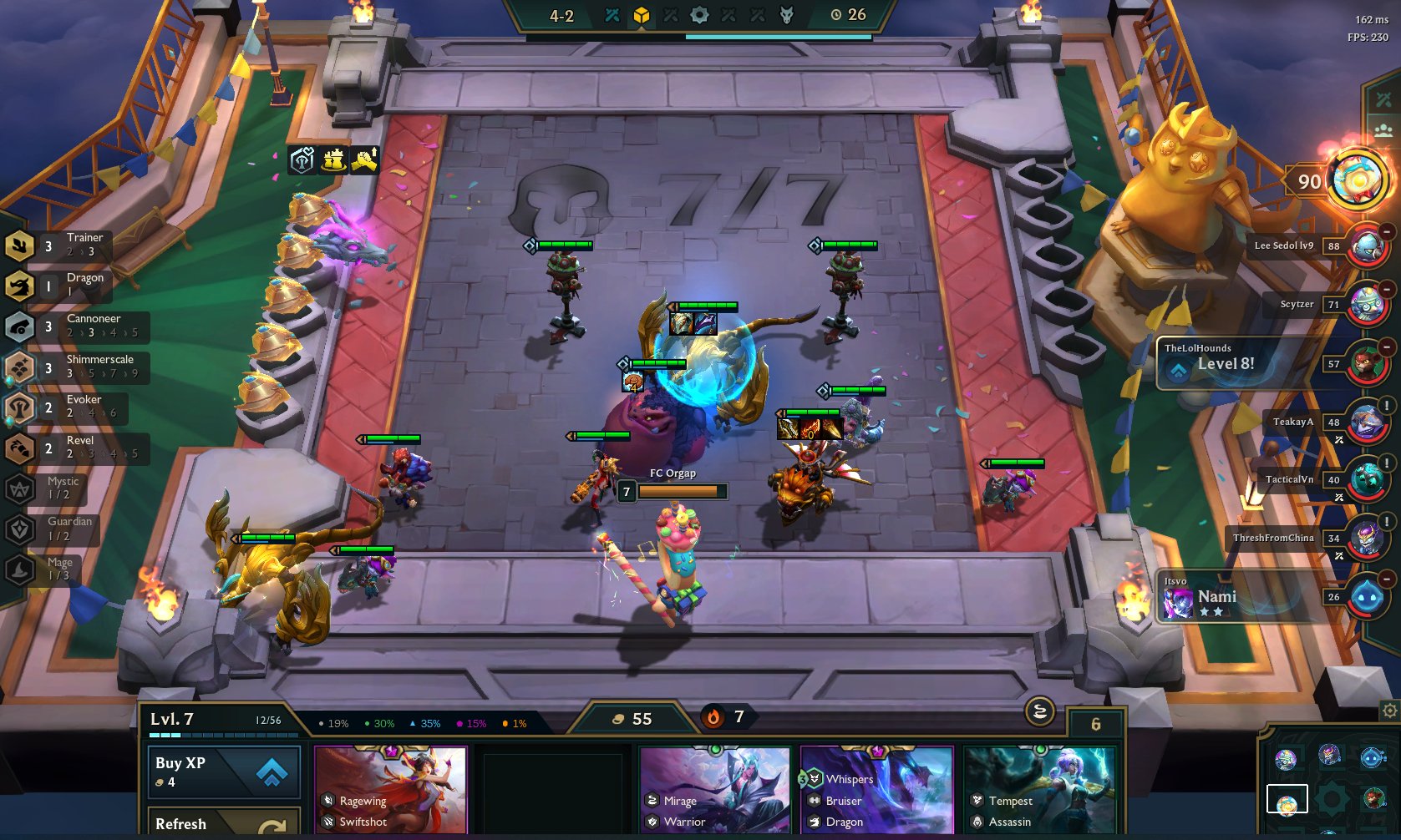Click the Dragon trait icon in left panel
1401x840 pixels.
pyautogui.click(x=18, y=285)
